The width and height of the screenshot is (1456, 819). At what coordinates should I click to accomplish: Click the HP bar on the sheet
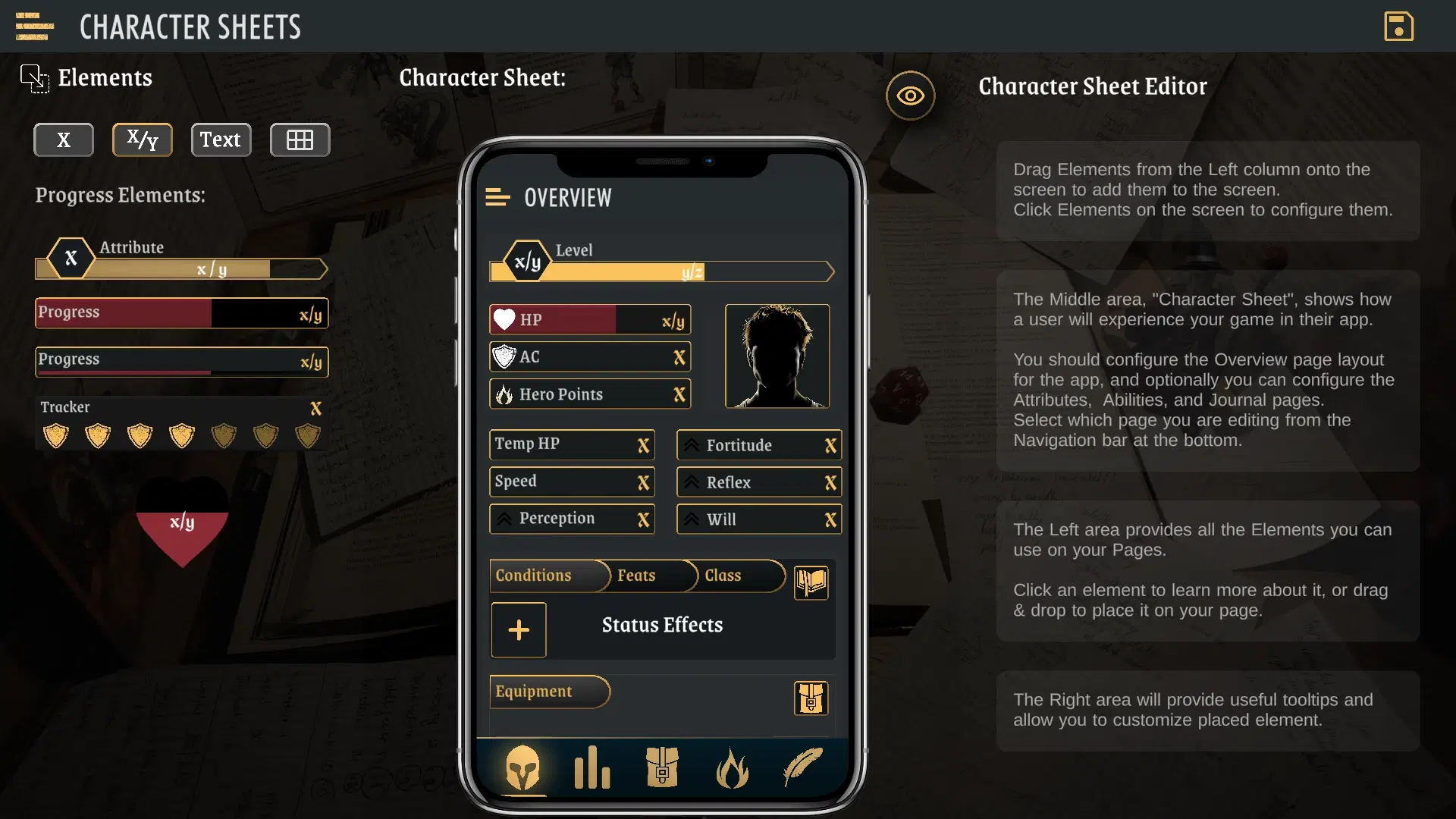pyautogui.click(x=590, y=320)
